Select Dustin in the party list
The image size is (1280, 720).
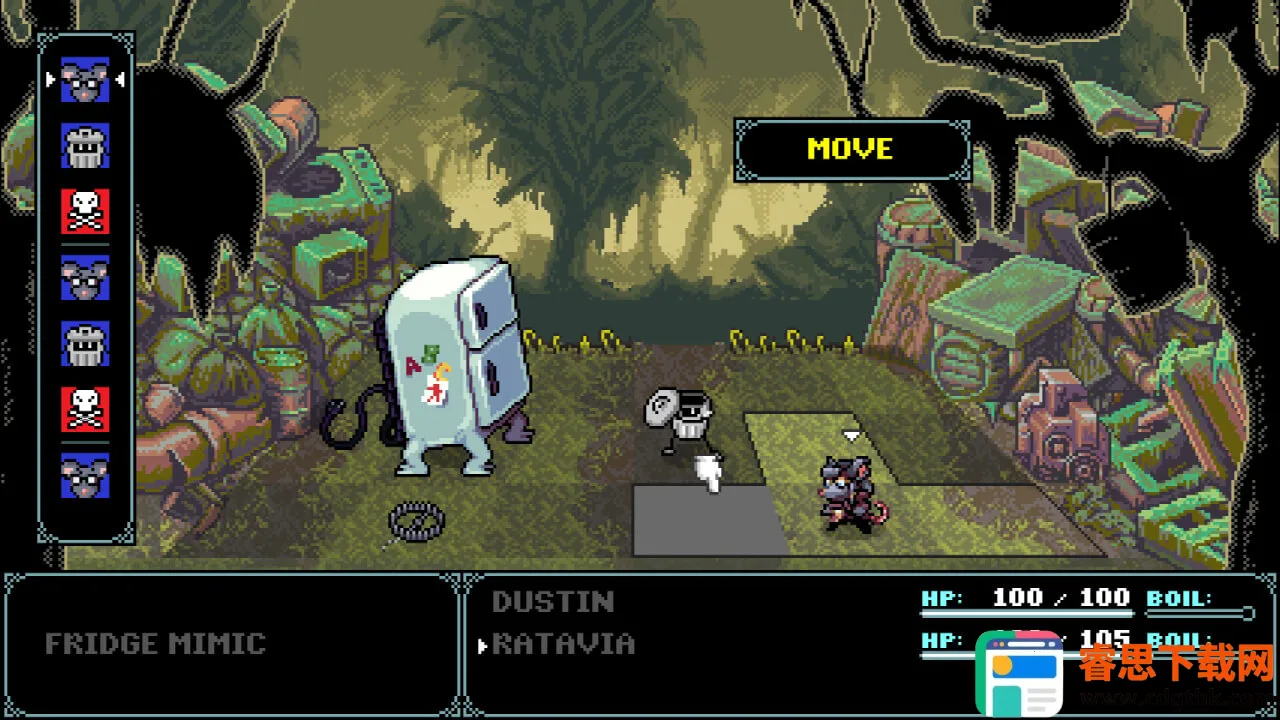552,602
